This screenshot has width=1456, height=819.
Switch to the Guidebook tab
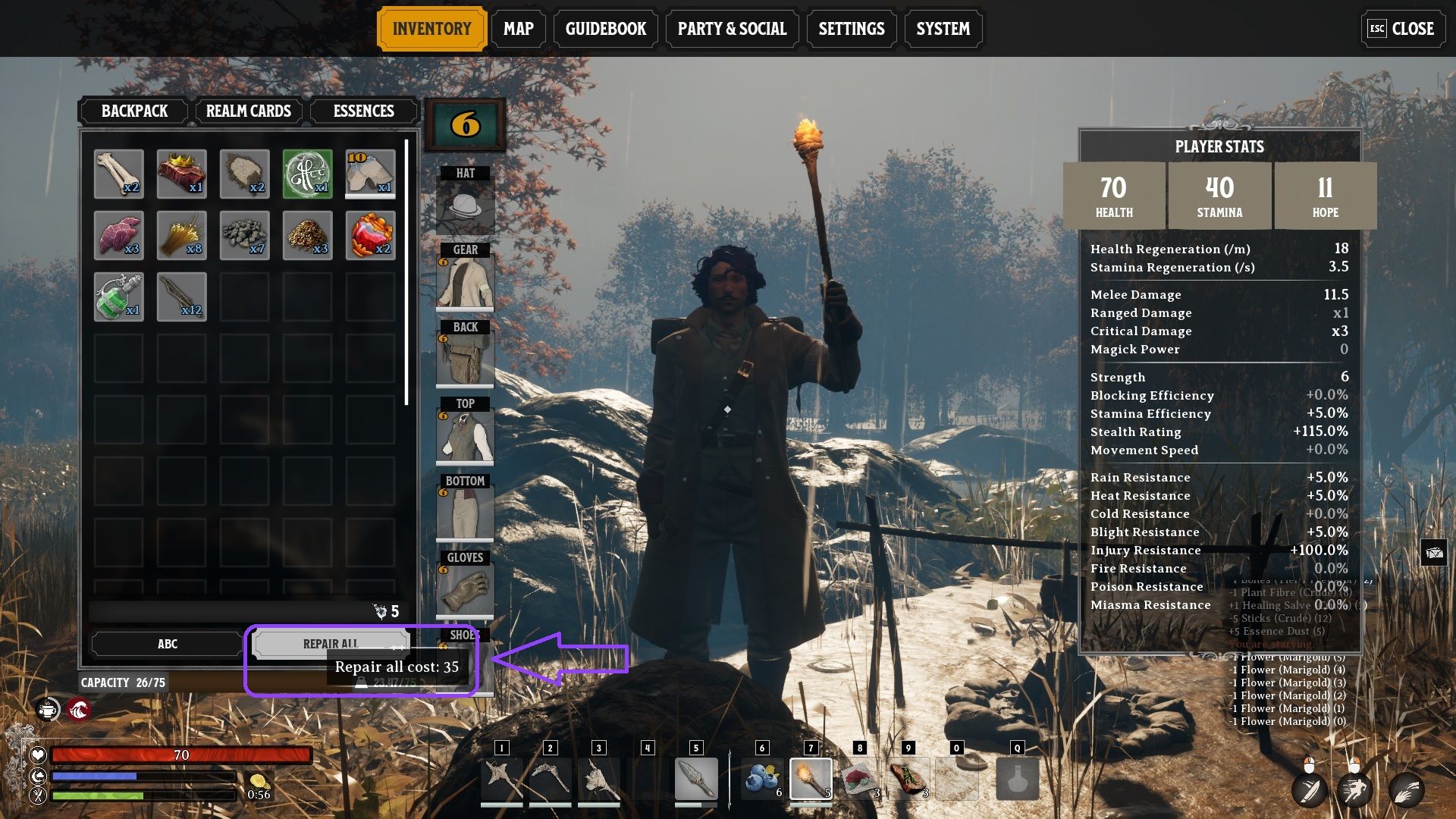pos(605,29)
